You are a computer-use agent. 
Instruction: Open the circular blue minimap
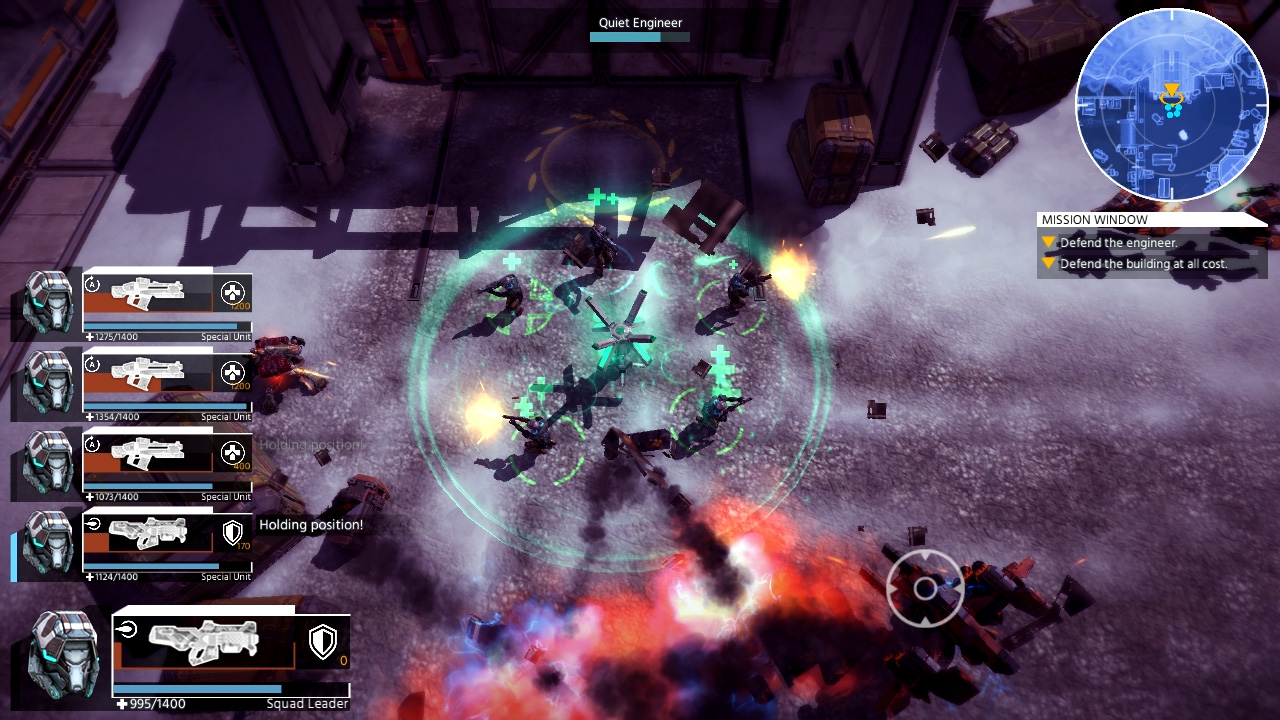(1171, 105)
